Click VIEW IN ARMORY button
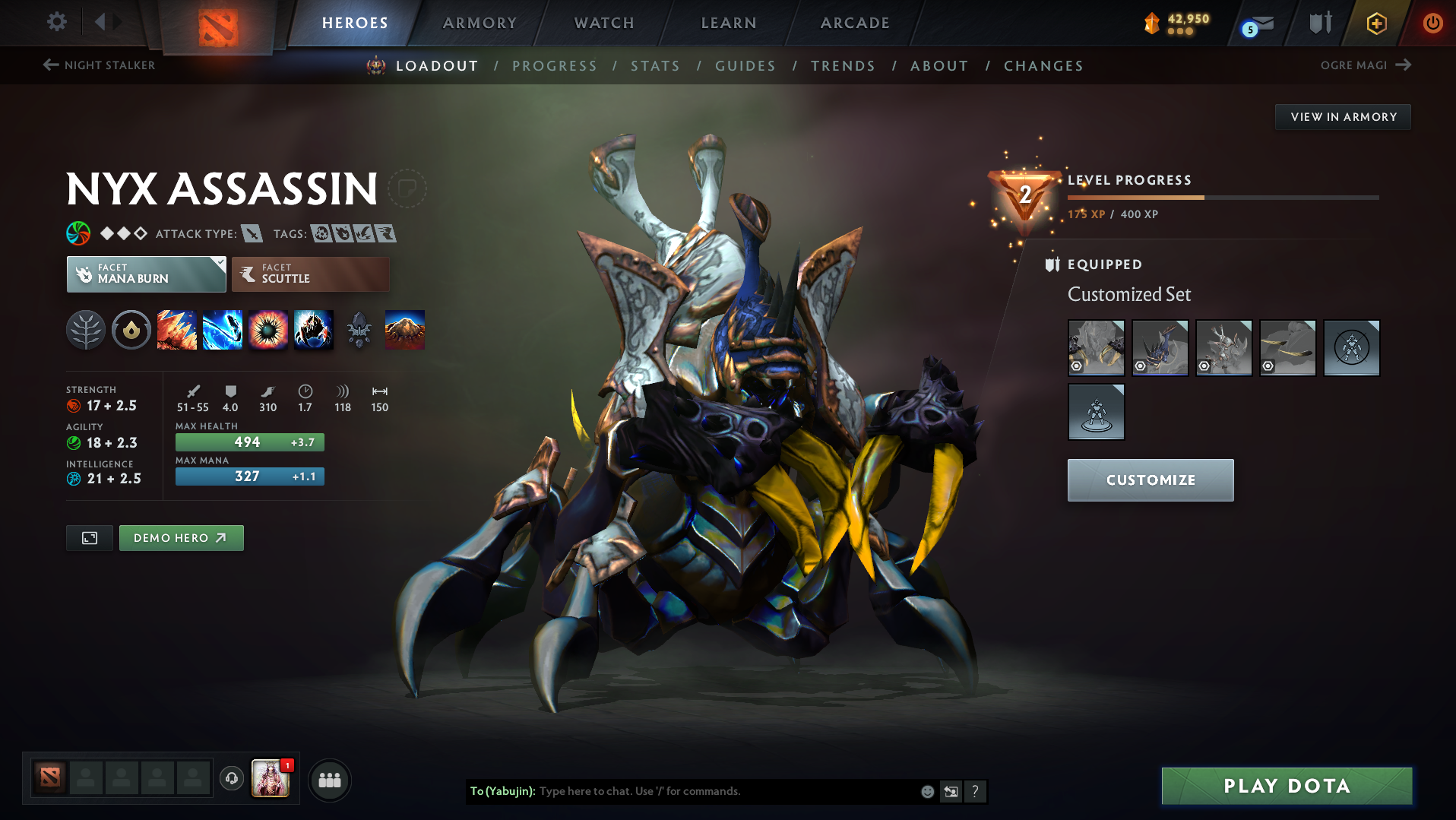Screen dimensions: 1456x820 click(x=1342, y=116)
